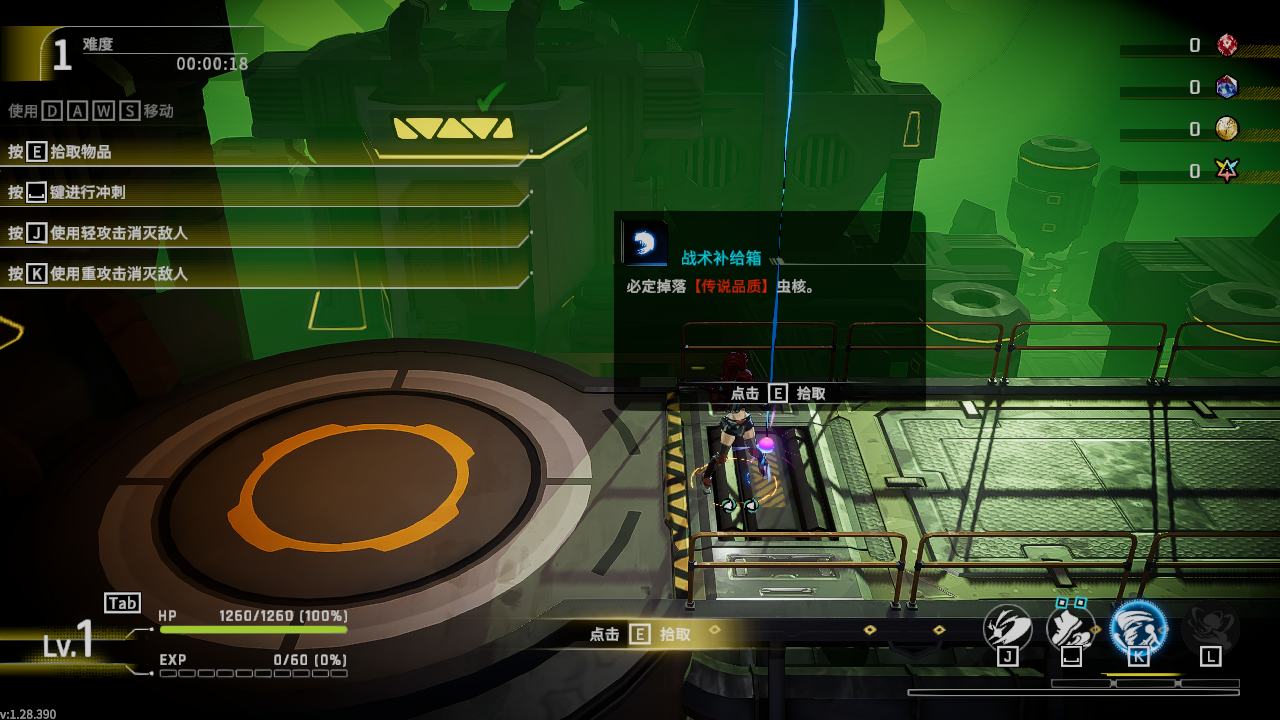Click the 战术补给箱 tooltip icon
Screen dimensions: 1280x720
[645, 243]
